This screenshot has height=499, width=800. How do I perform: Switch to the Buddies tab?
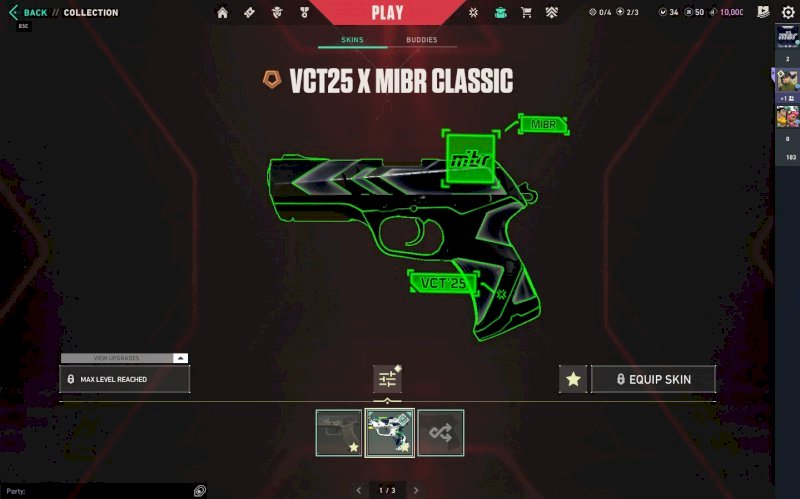tap(421, 41)
